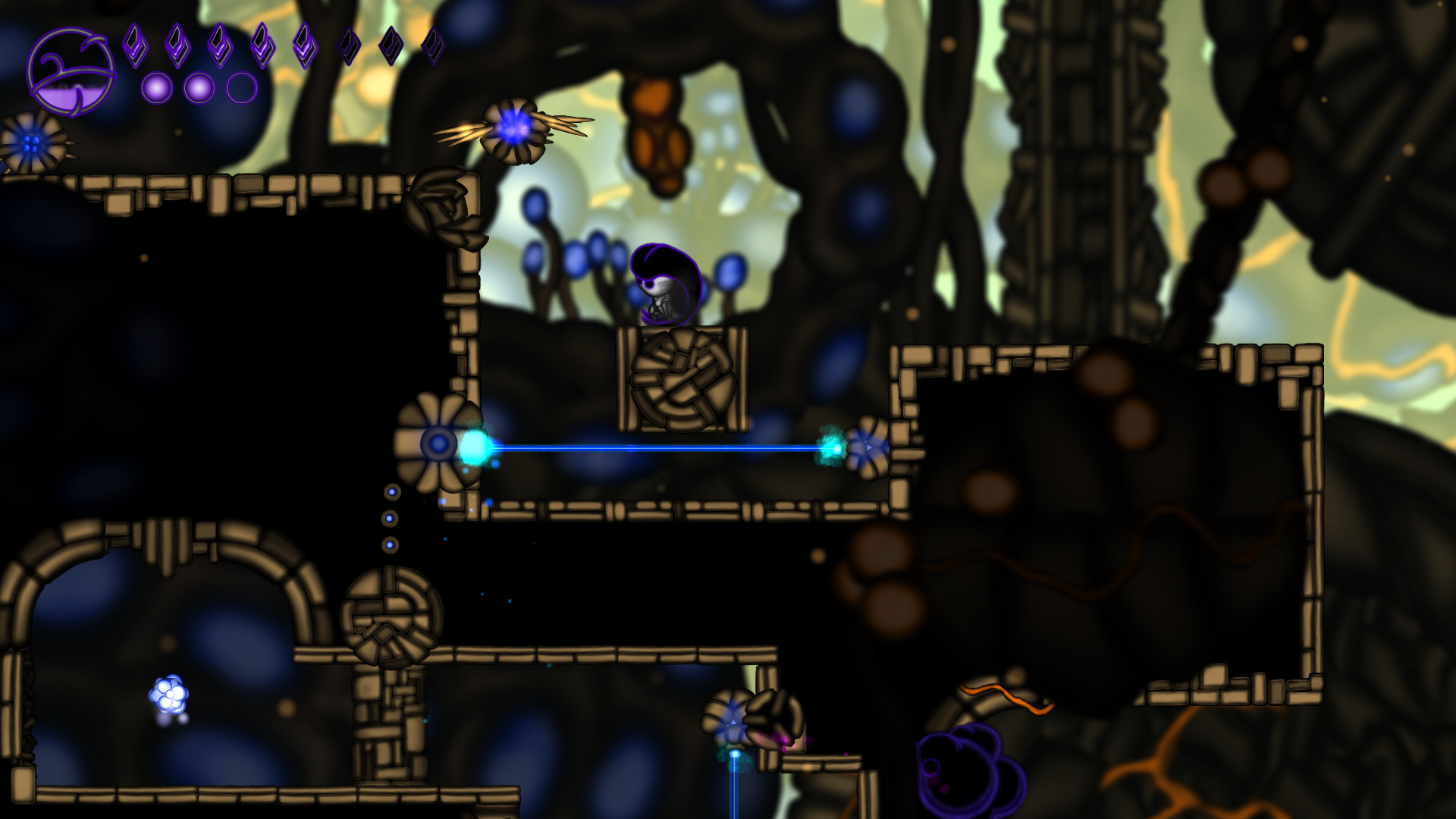Click the purple health orb in the HUD
Screen dimensions: 1456x819
(x=72, y=72)
